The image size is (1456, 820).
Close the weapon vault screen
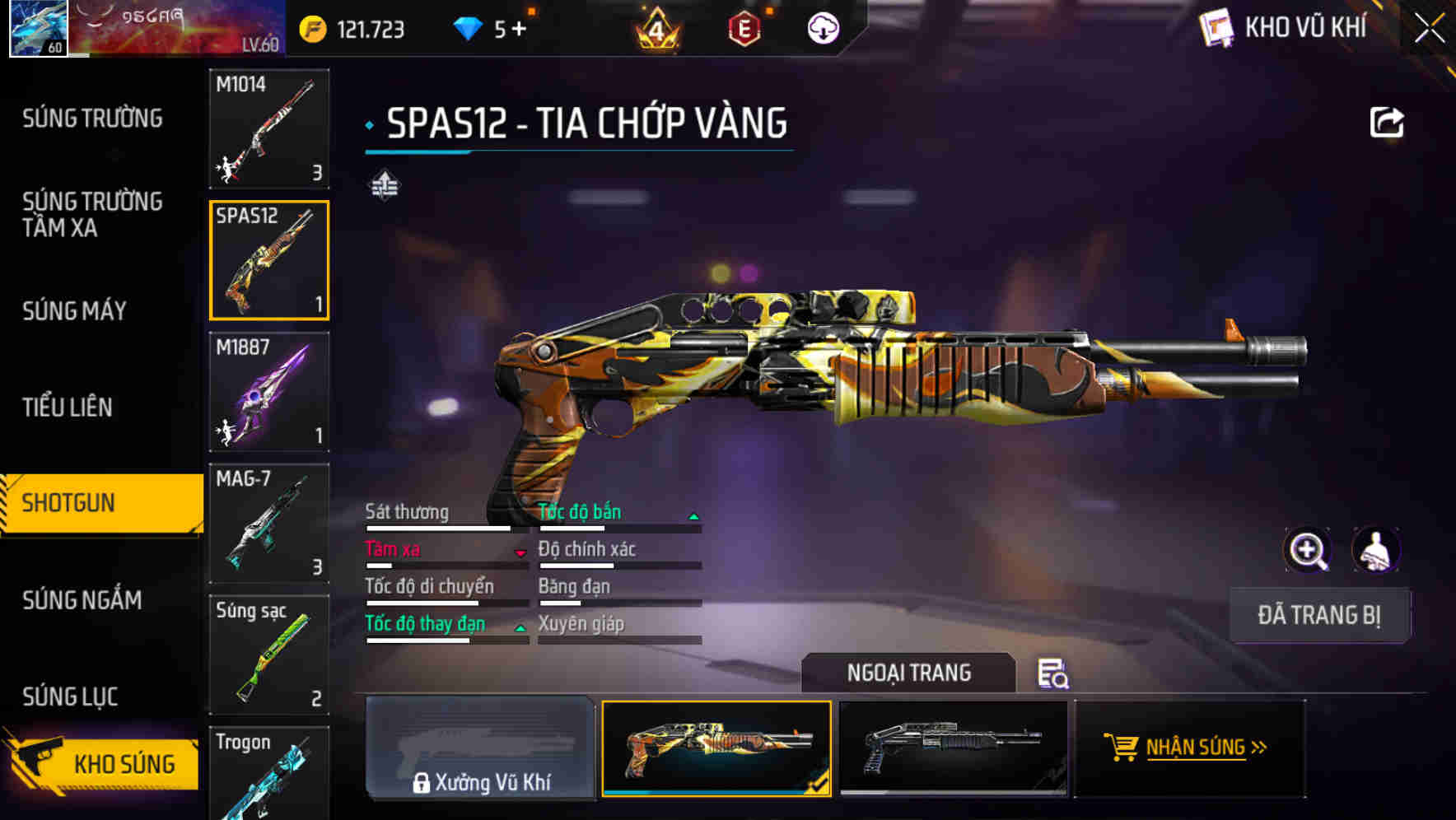pos(1429,29)
